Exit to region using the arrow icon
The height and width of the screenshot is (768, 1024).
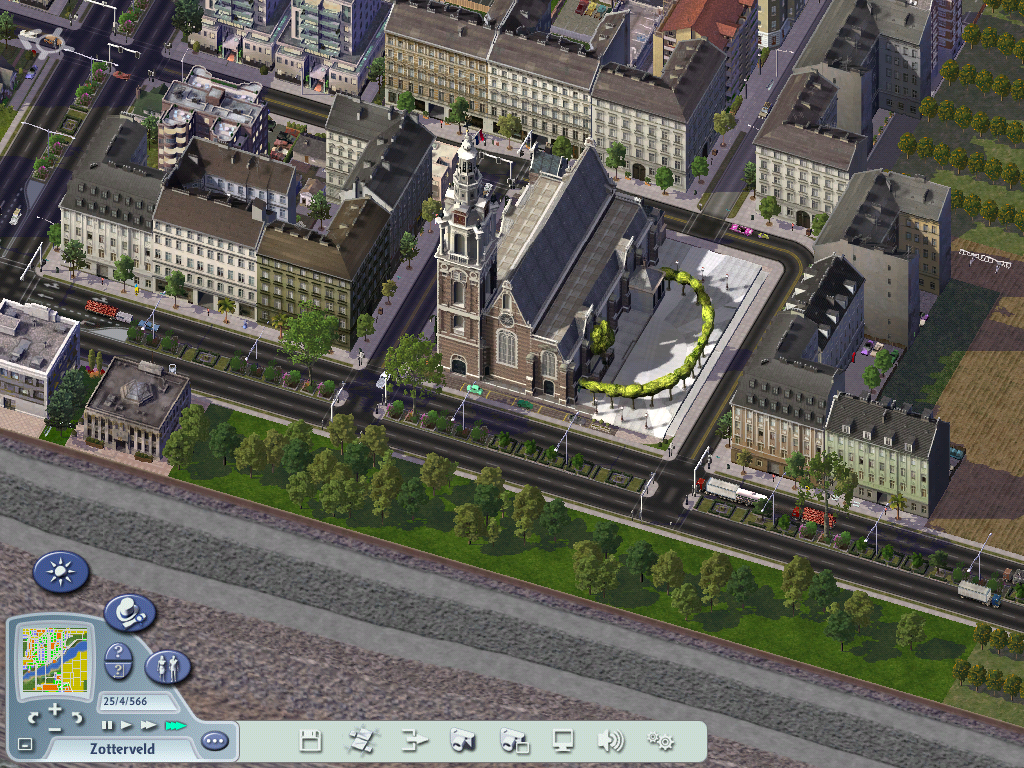point(414,741)
